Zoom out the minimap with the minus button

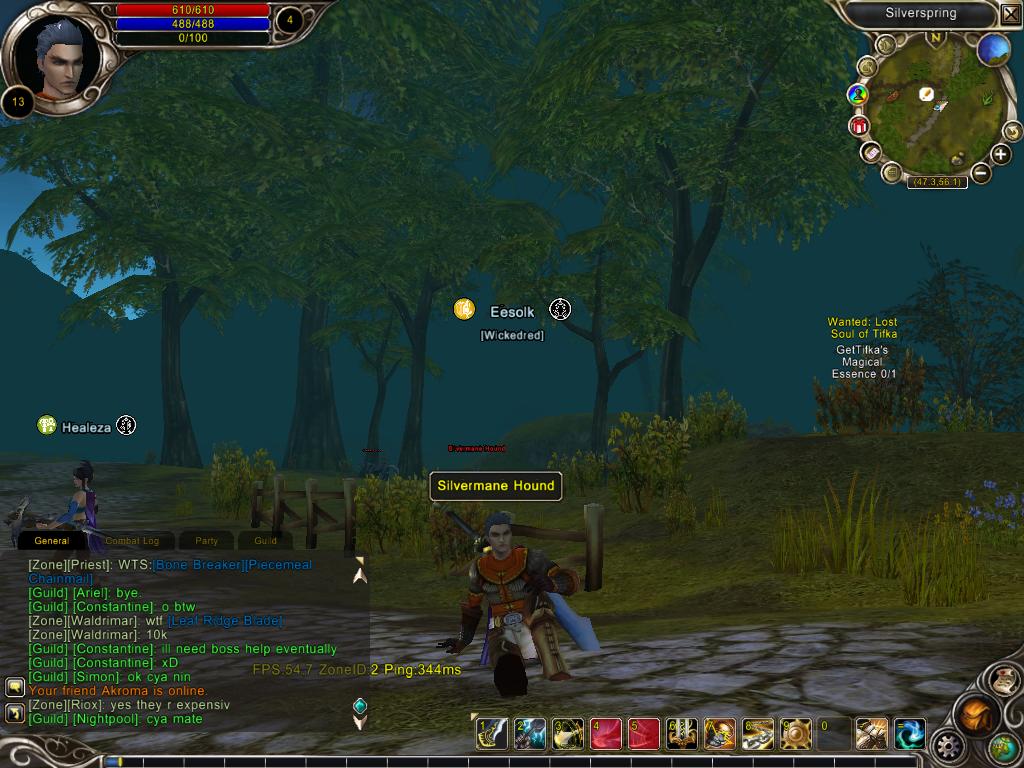(981, 173)
